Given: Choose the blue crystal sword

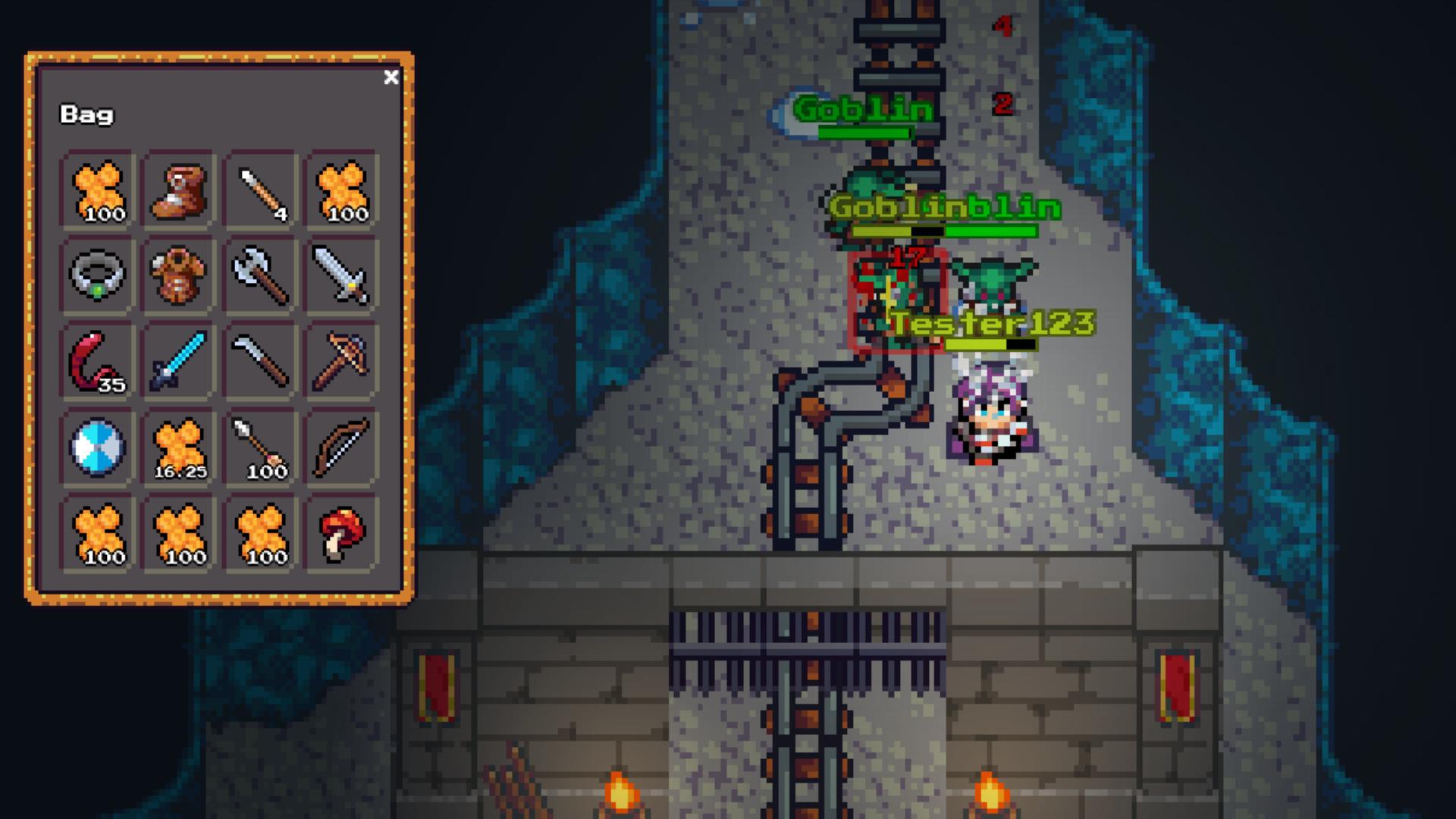Looking at the screenshot, I should (x=179, y=361).
